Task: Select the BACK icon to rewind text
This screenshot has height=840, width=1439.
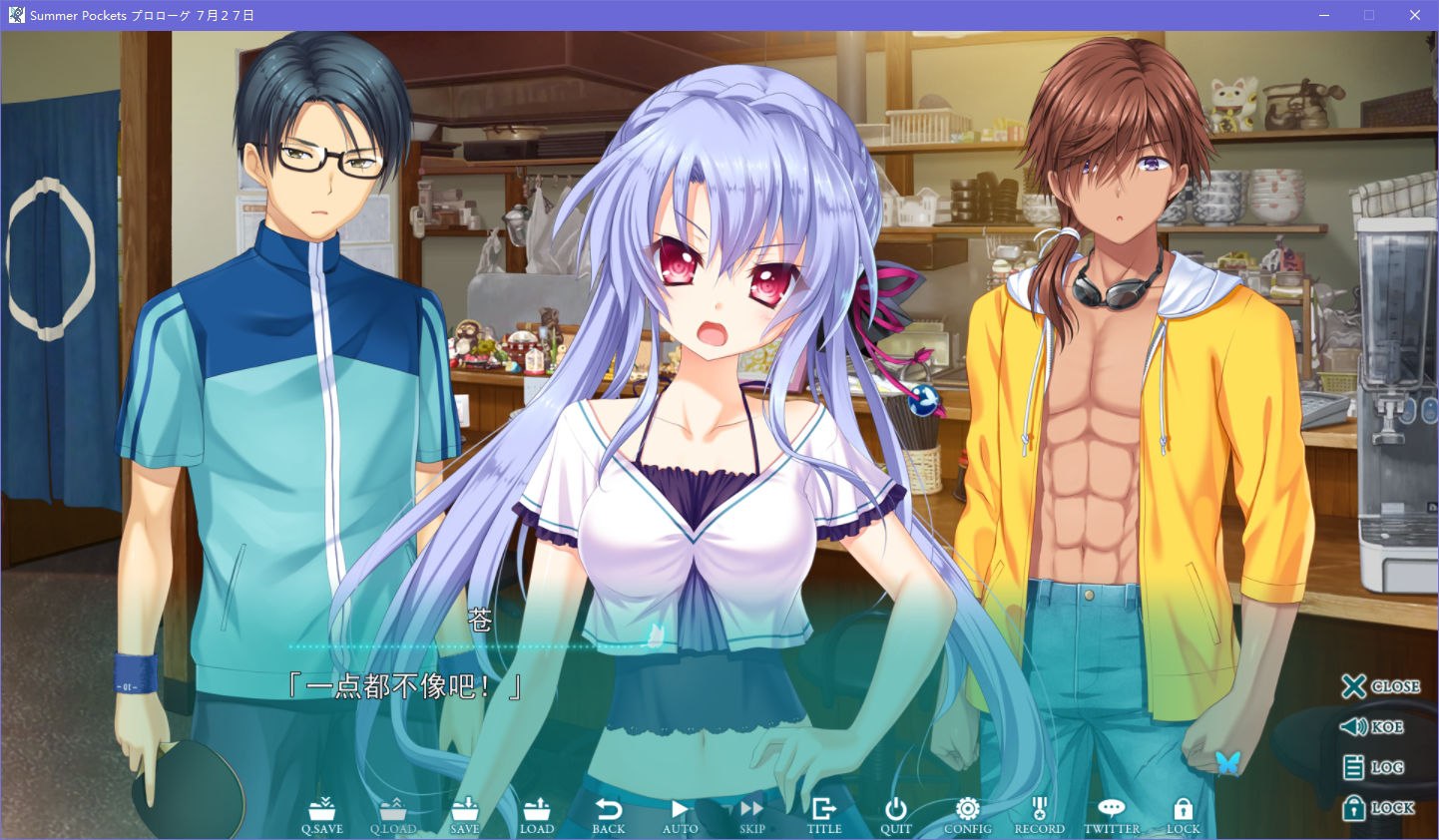Action: [608, 813]
